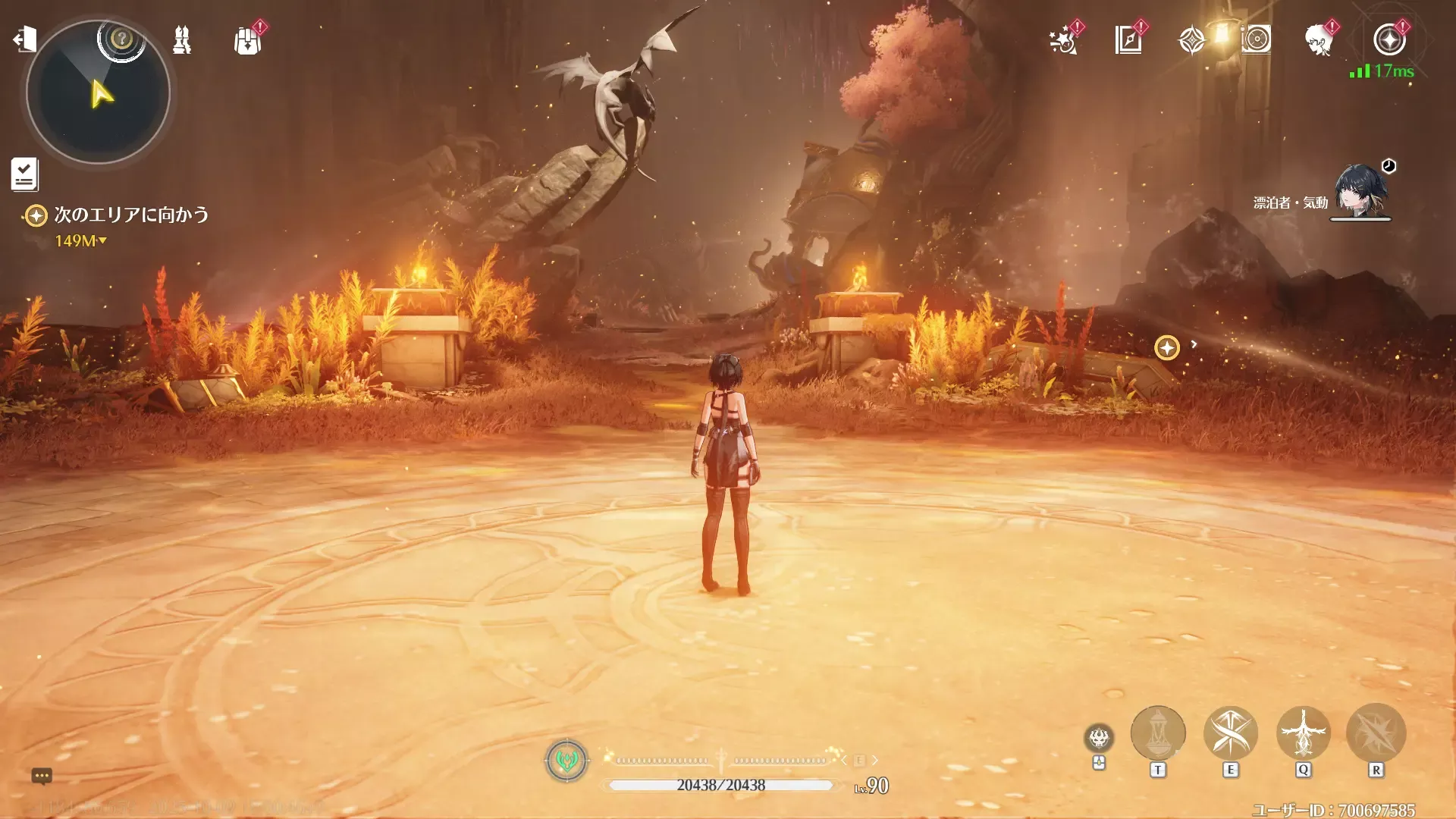Click the exit door icon
This screenshot has width=1456, height=819.
pyautogui.click(x=24, y=39)
